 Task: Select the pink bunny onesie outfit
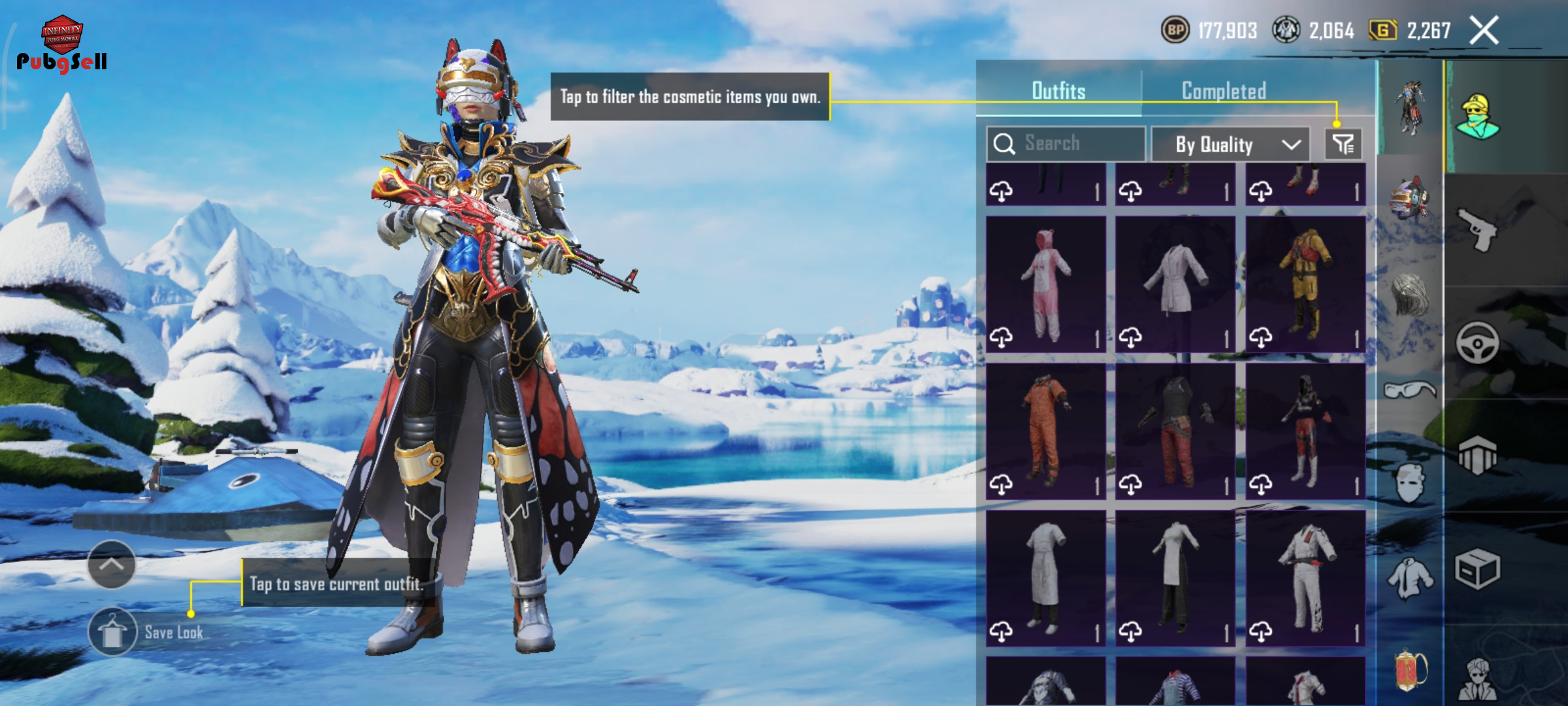click(1046, 284)
